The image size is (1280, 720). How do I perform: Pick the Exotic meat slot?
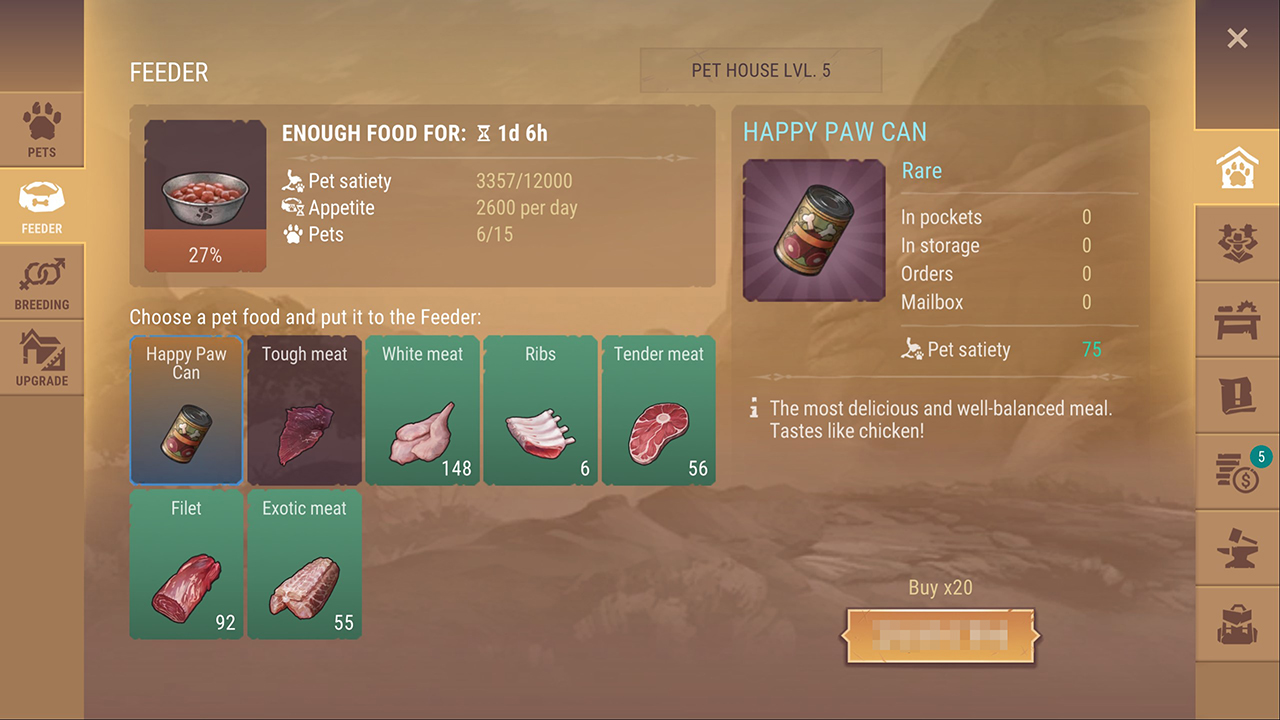[304, 564]
